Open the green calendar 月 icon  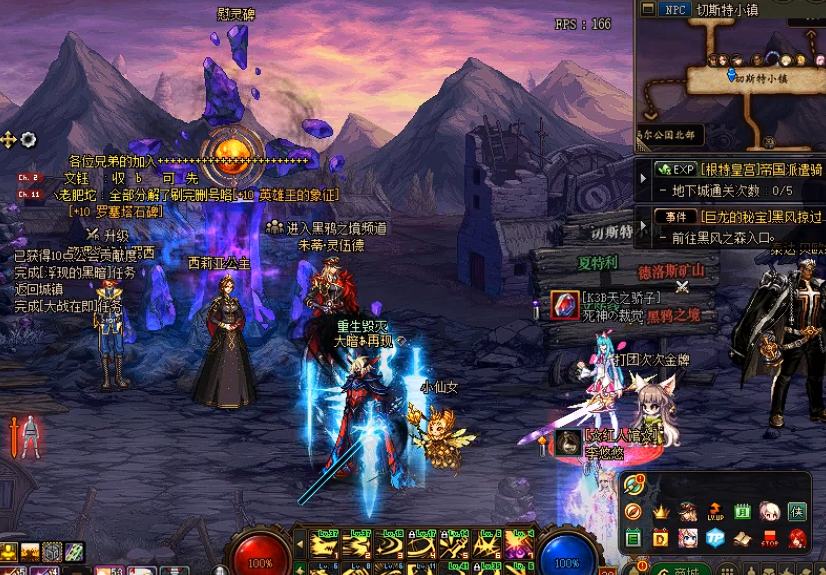pos(743,512)
